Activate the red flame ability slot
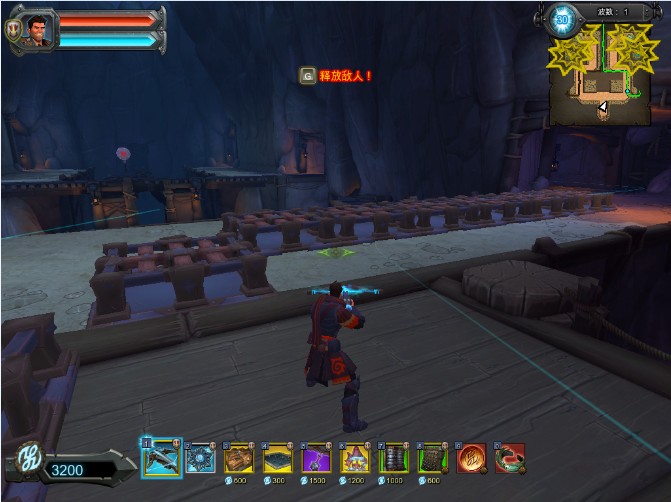 click(x=472, y=458)
